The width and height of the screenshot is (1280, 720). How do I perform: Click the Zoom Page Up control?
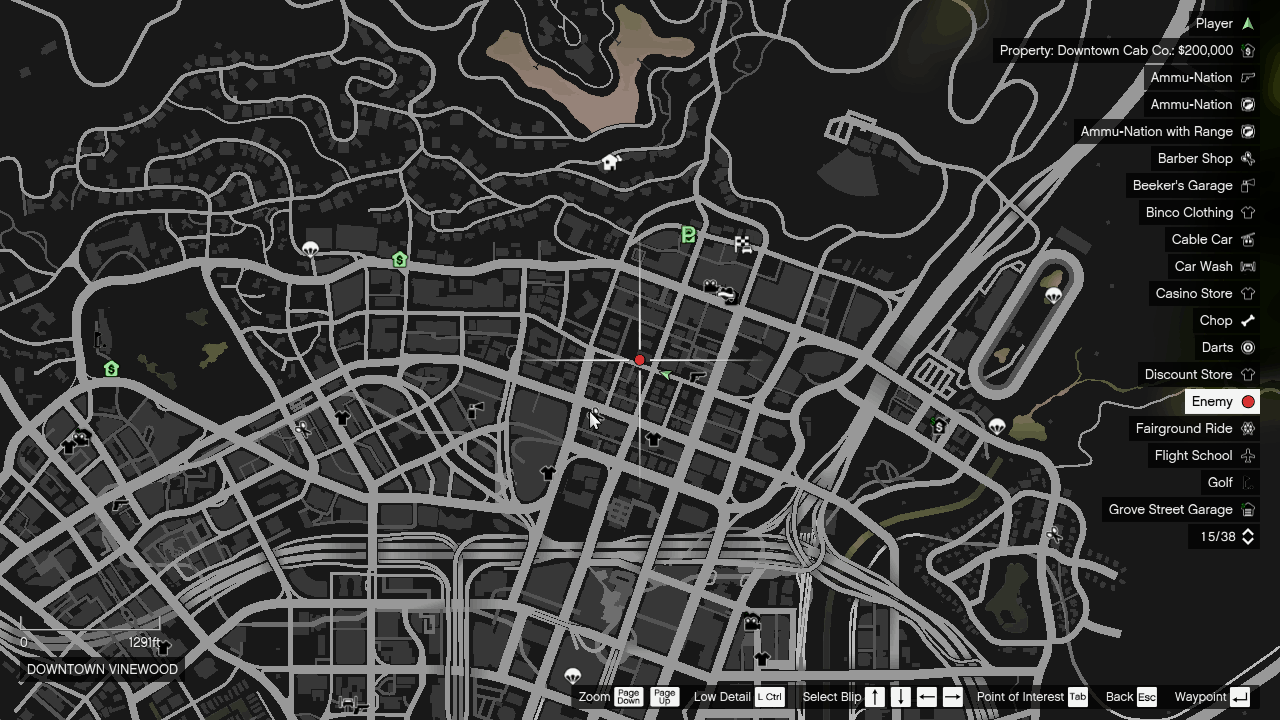(x=664, y=696)
